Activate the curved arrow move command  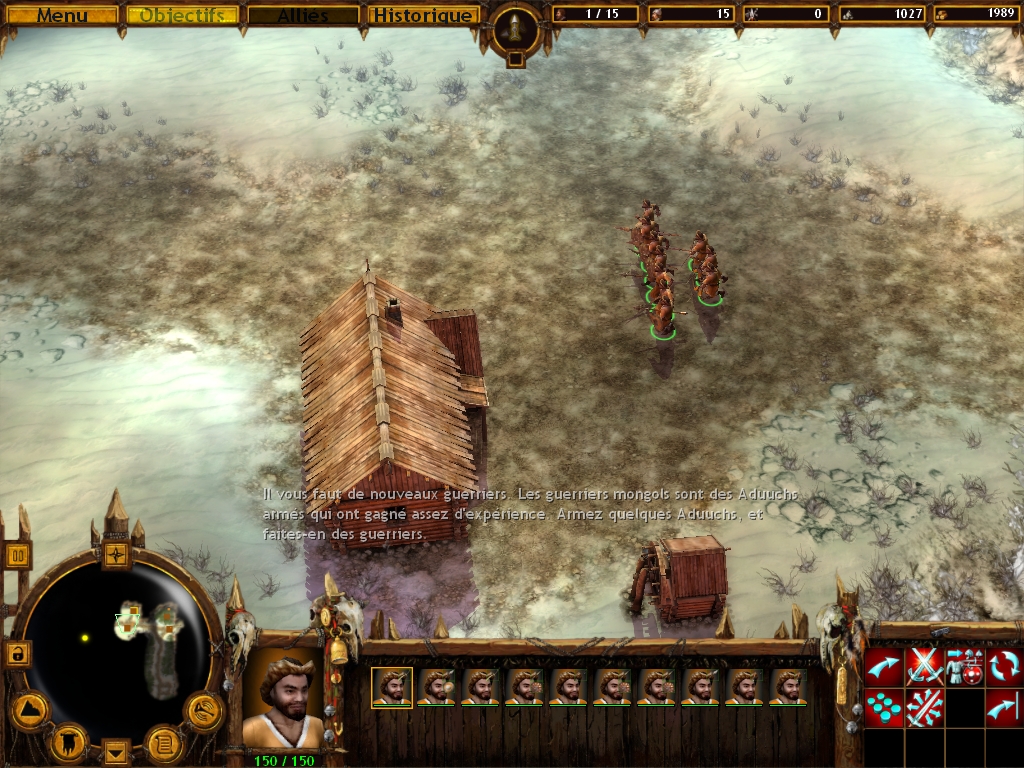[x=883, y=667]
